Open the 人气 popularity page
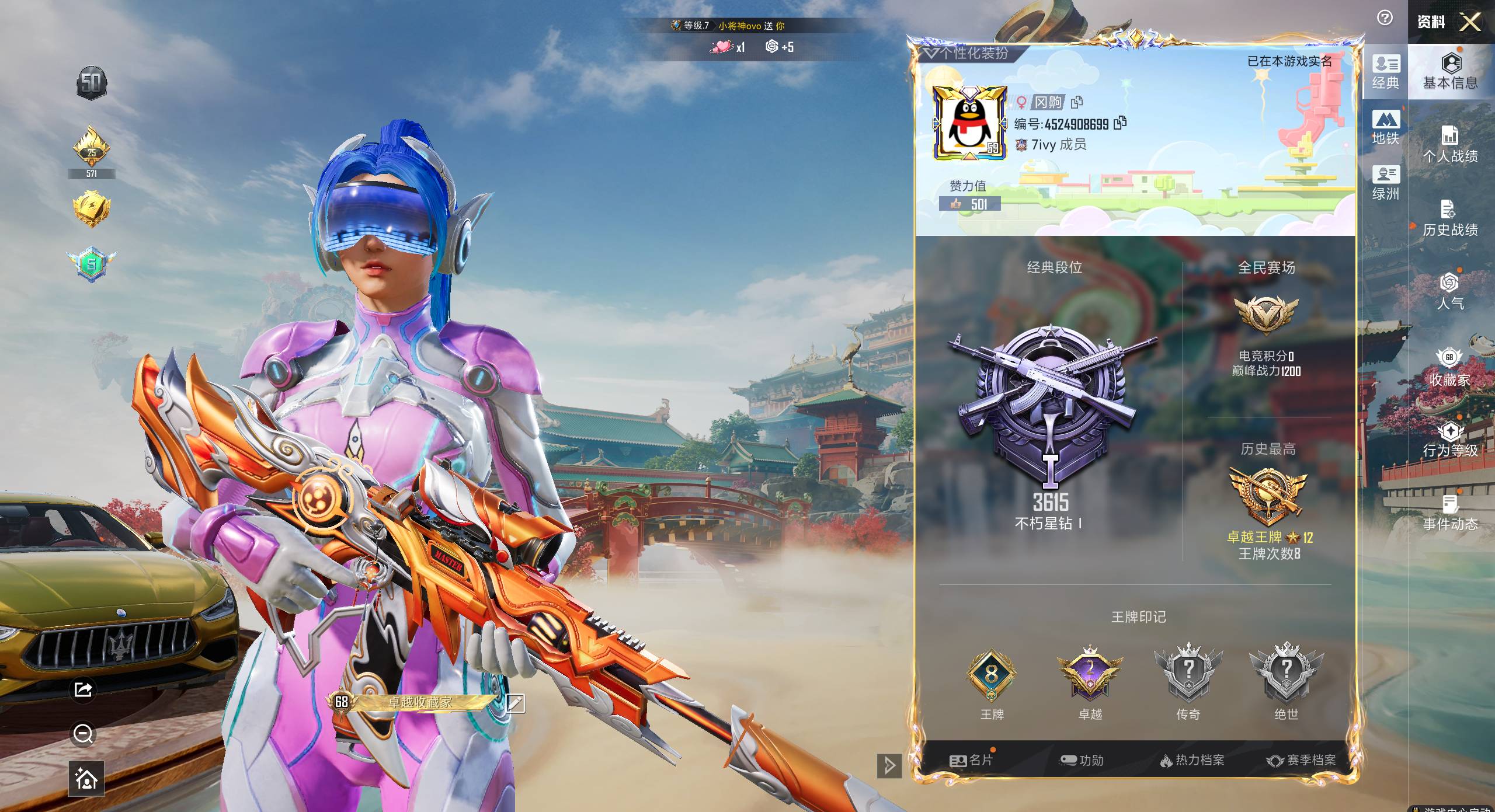This screenshot has width=1495, height=812. click(x=1450, y=291)
